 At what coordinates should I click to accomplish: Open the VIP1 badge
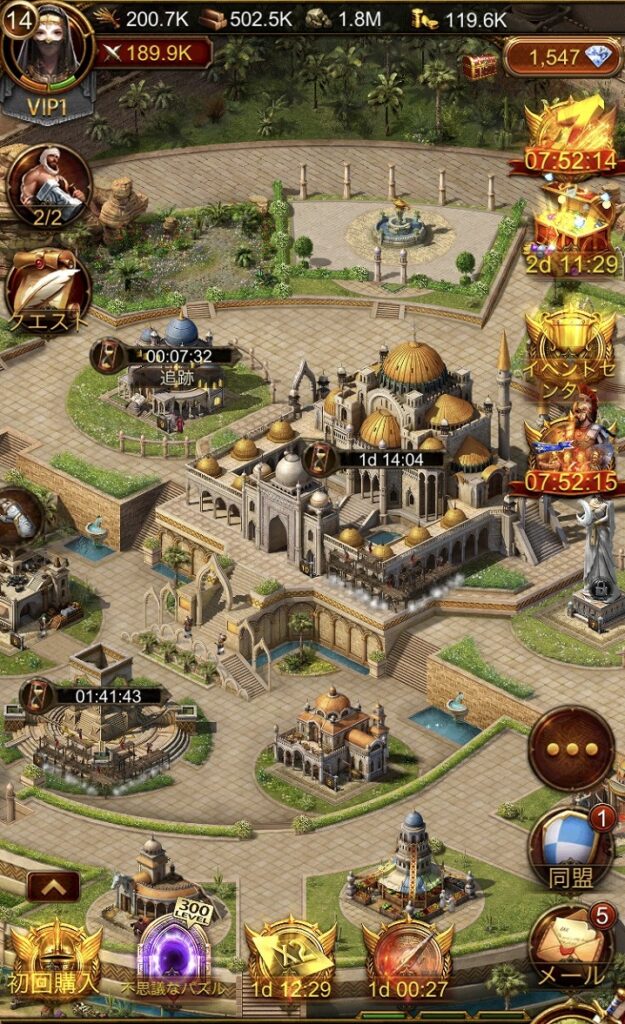coord(47,103)
